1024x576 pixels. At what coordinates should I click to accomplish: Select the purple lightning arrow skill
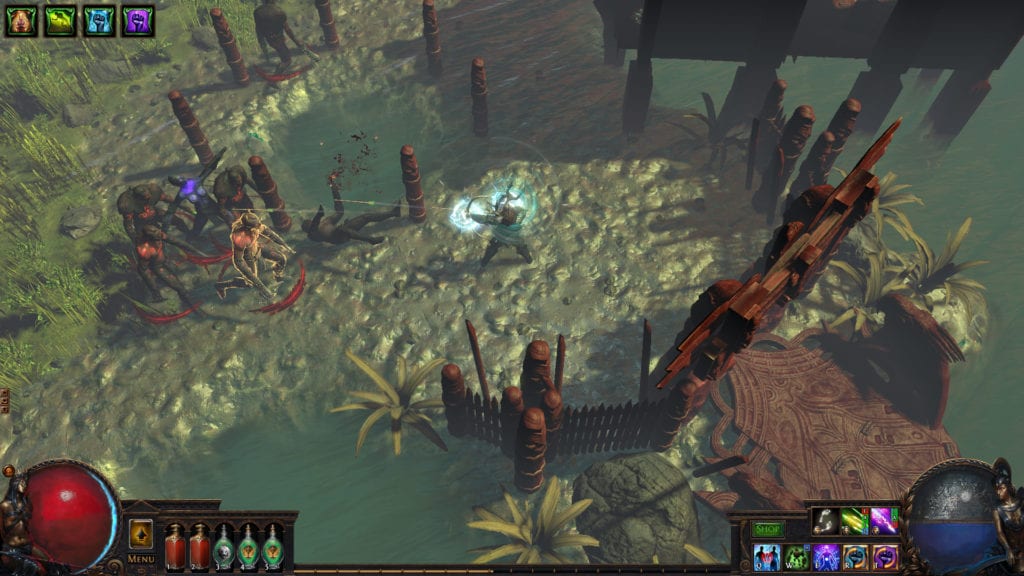pos(883,520)
